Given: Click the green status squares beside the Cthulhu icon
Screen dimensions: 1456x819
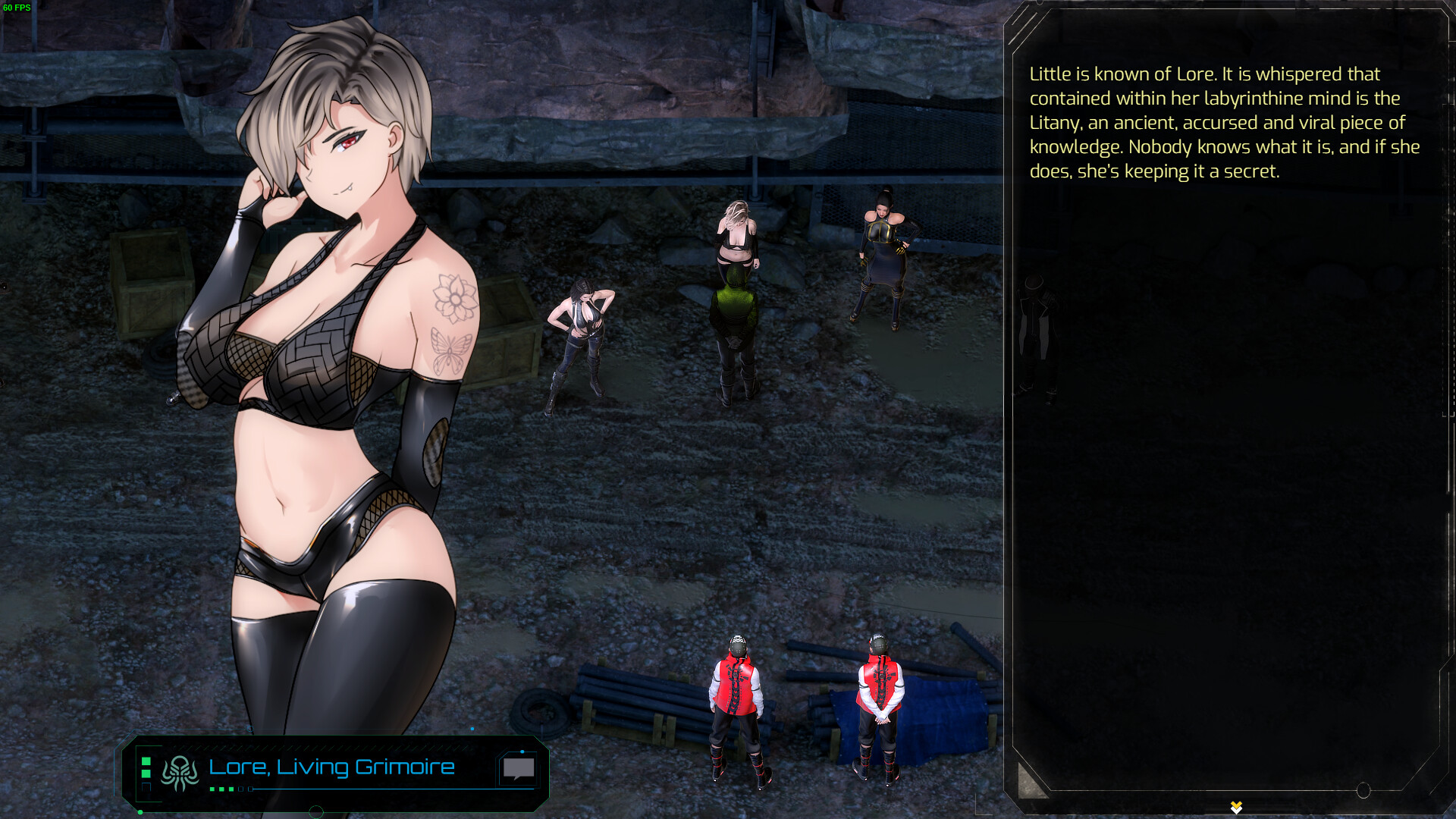Looking at the screenshot, I should (x=146, y=767).
